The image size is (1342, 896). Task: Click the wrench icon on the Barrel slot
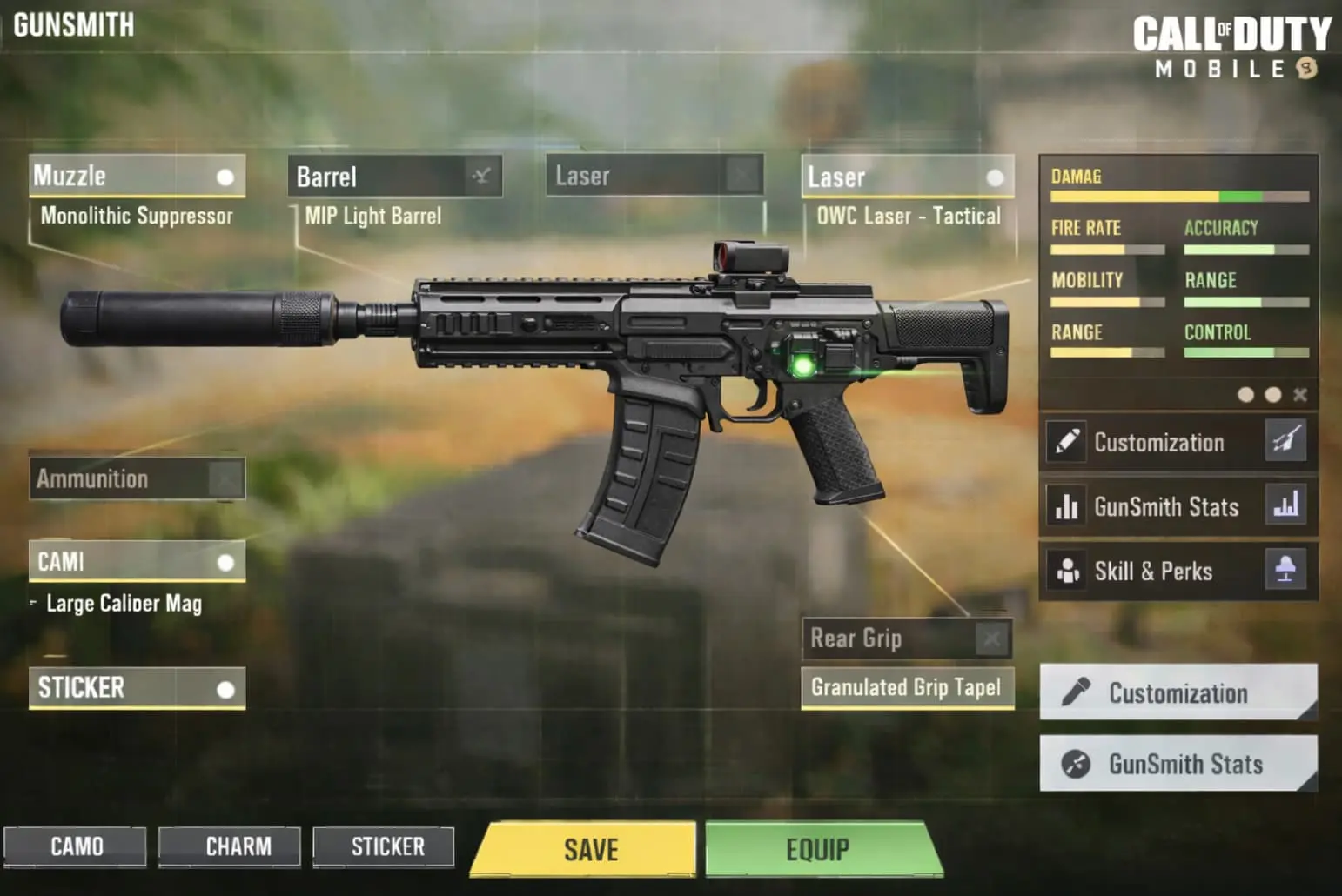[x=482, y=175]
